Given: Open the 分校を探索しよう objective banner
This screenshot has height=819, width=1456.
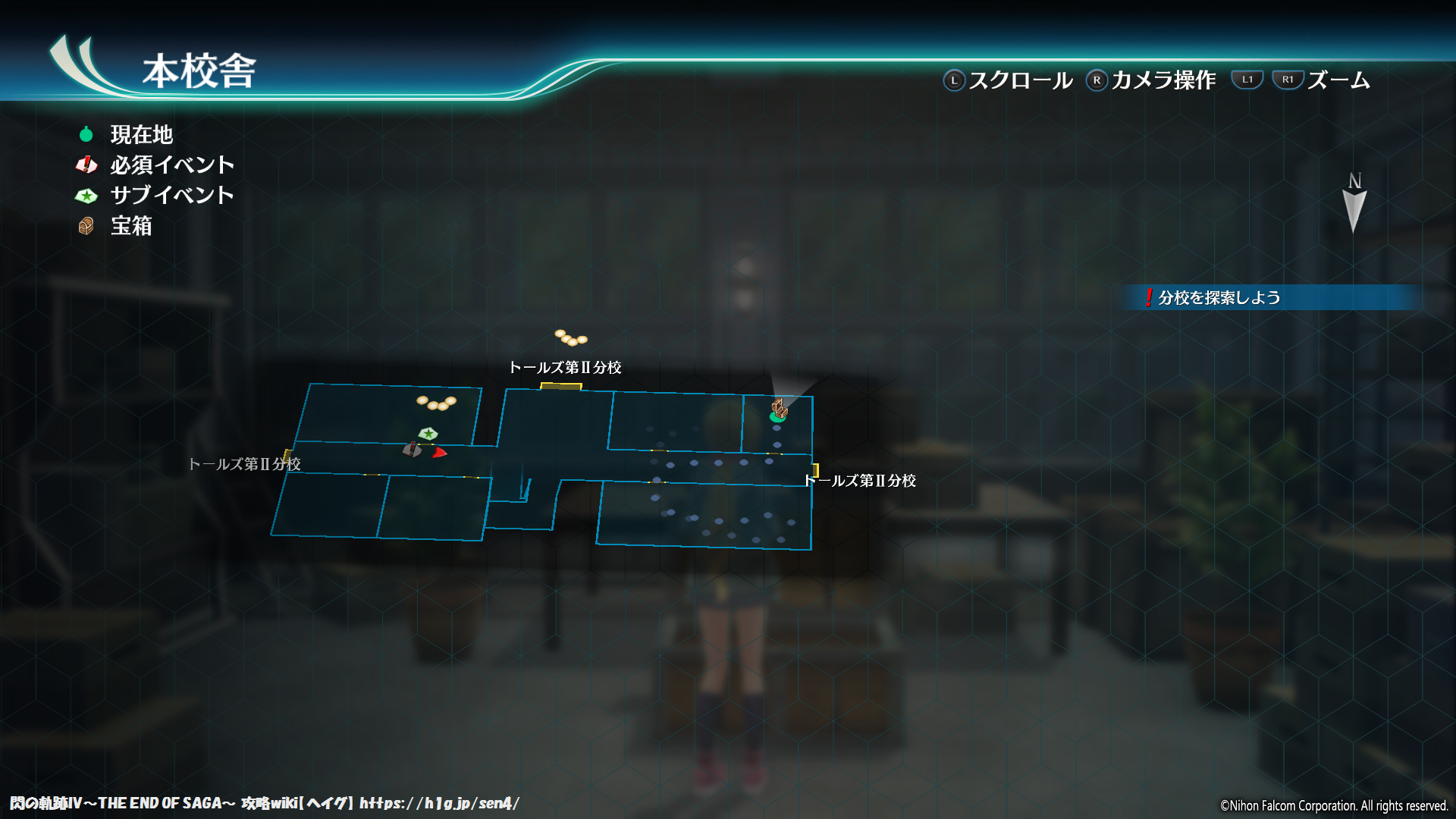Looking at the screenshot, I should pos(1218,298).
